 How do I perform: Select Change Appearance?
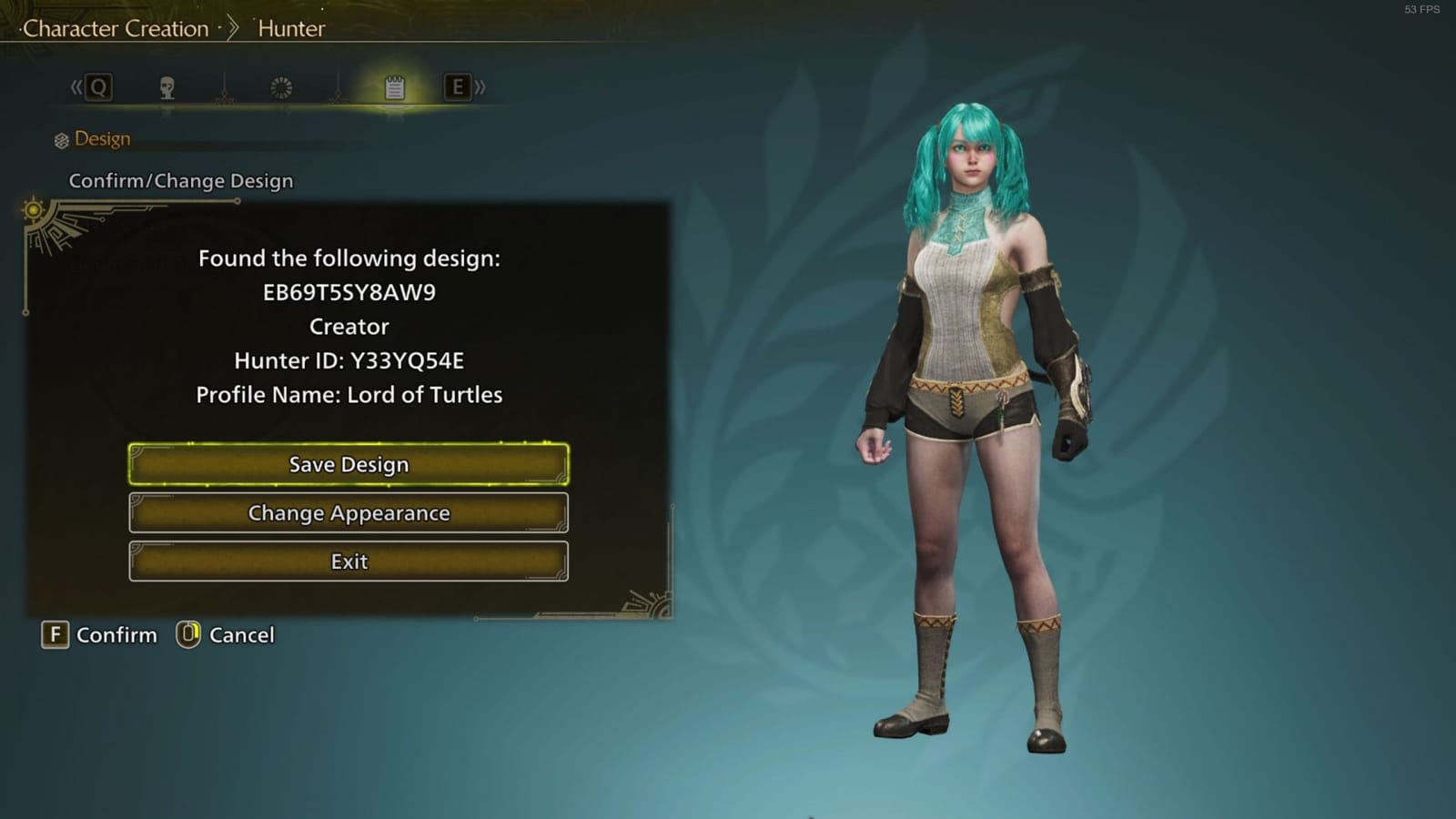pyautogui.click(x=349, y=513)
